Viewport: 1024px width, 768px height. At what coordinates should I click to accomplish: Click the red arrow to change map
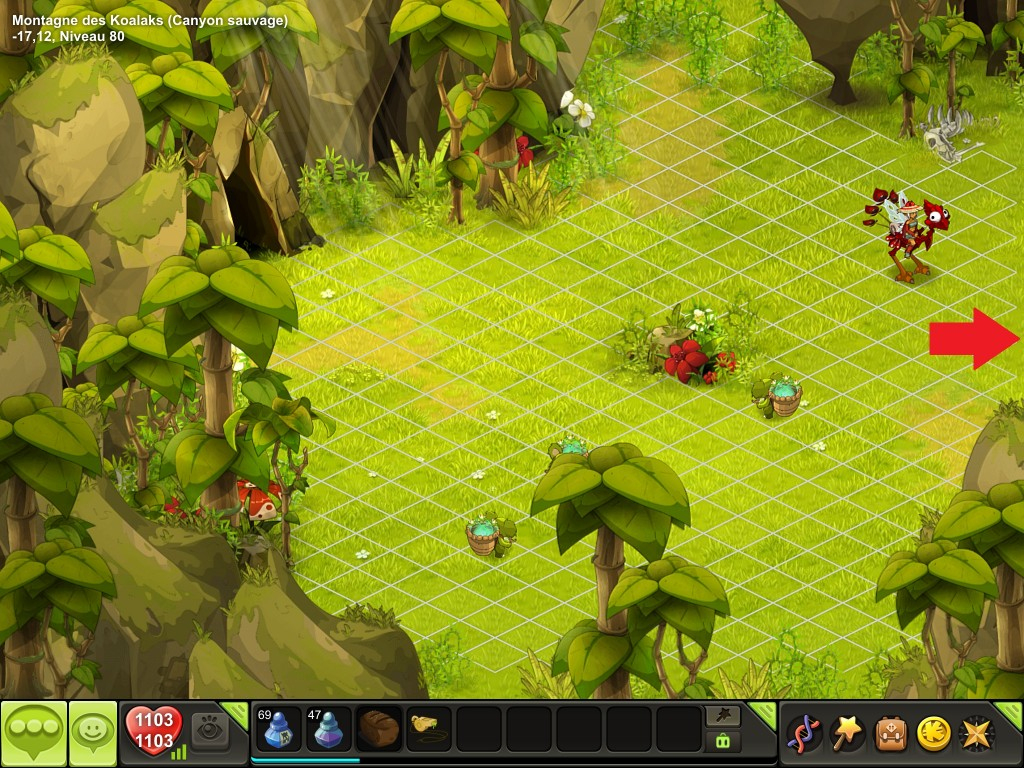(x=973, y=339)
